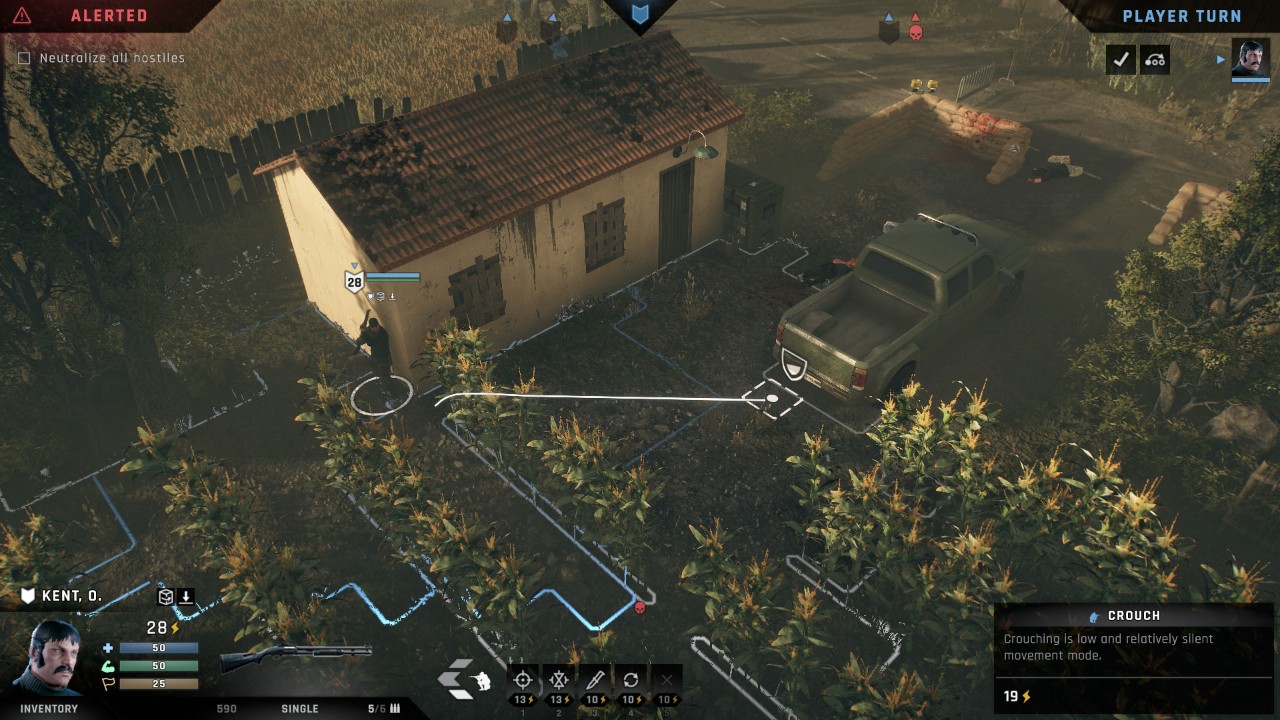Image resolution: width=1280 pixels, height=720 pixels.
Task: Select the knife melee attack ability
Action: [595, 681]
